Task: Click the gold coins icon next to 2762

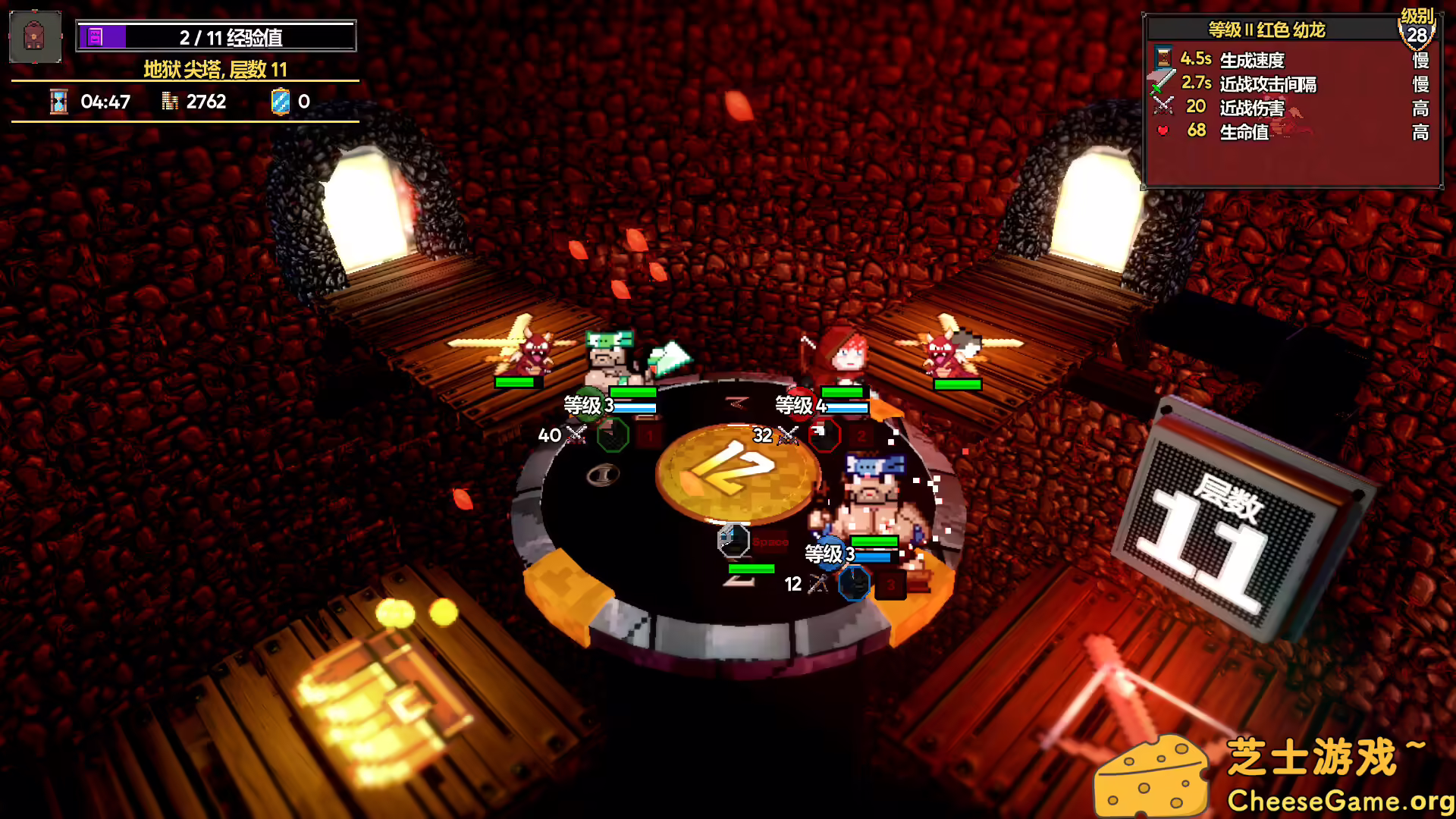Action: coord(168,101)
